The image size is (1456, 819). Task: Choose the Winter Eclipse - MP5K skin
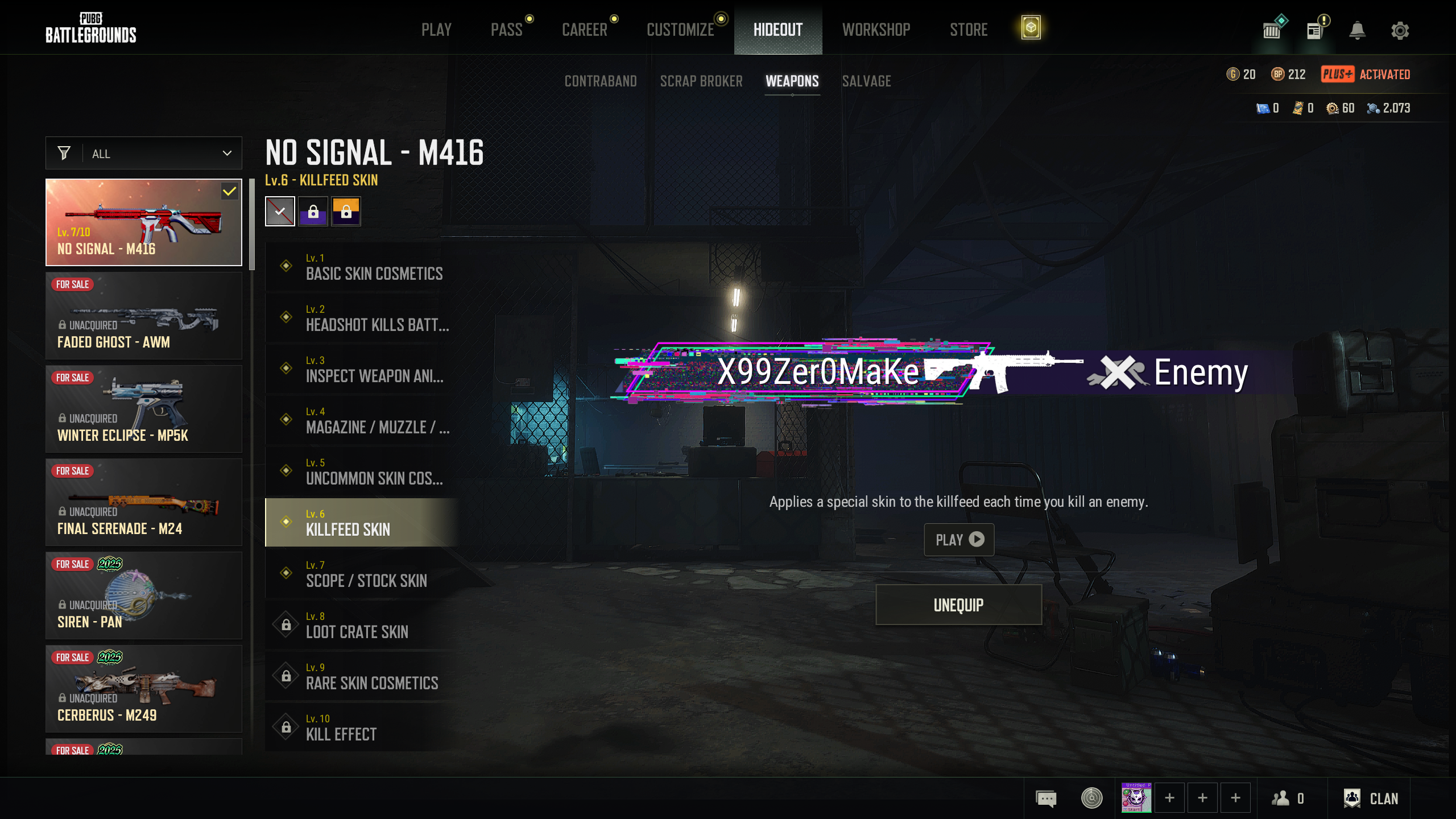144,409
